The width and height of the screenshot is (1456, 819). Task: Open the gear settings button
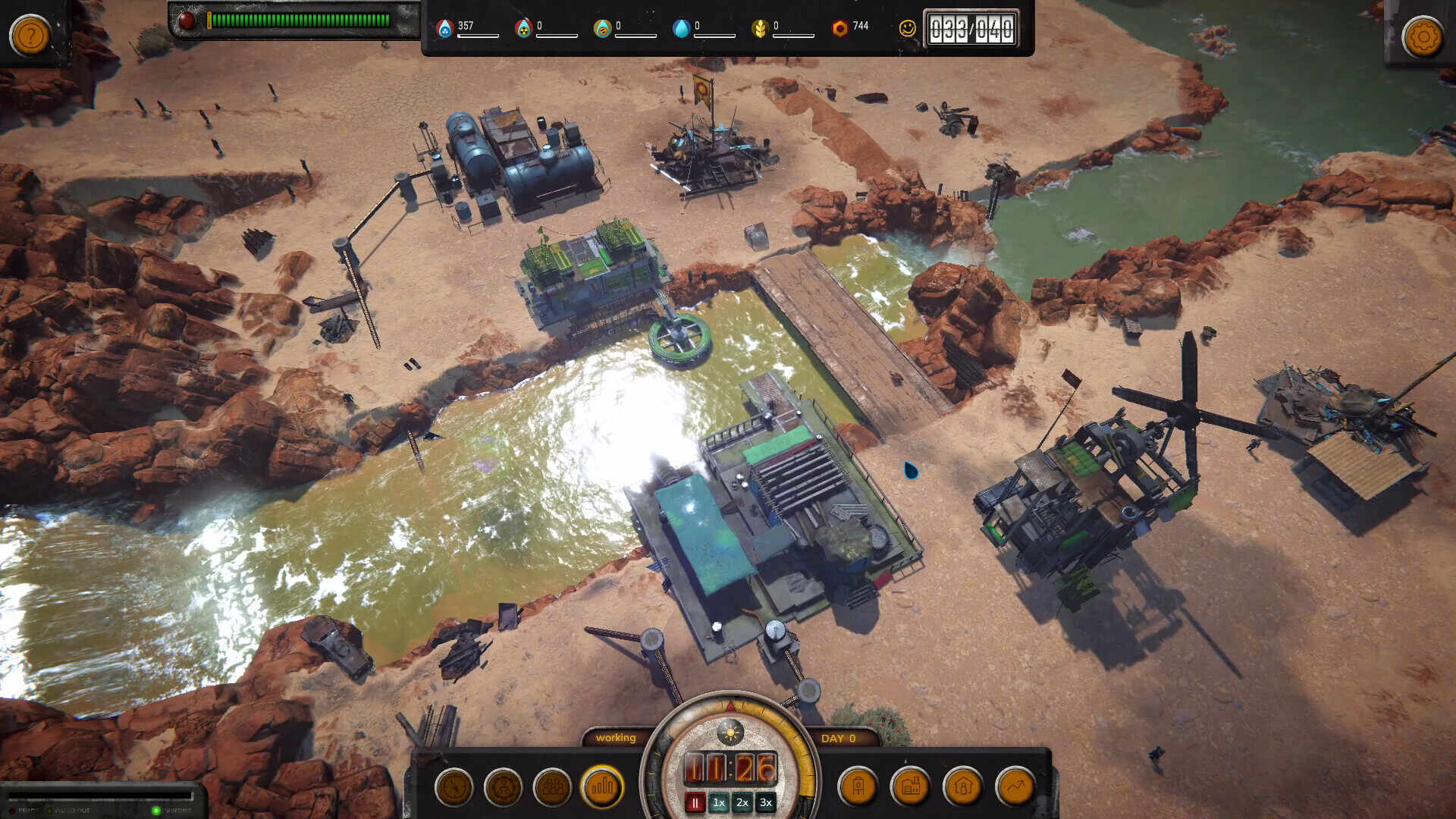pyautogui.click(x=1423, y=36)
